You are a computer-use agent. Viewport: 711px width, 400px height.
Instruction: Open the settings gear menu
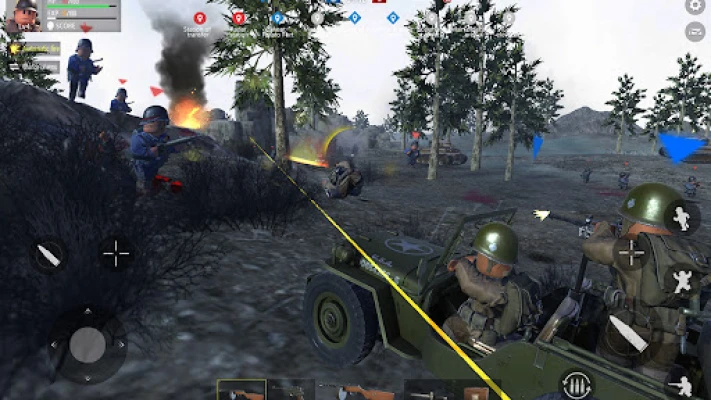[x=695, y=7]
